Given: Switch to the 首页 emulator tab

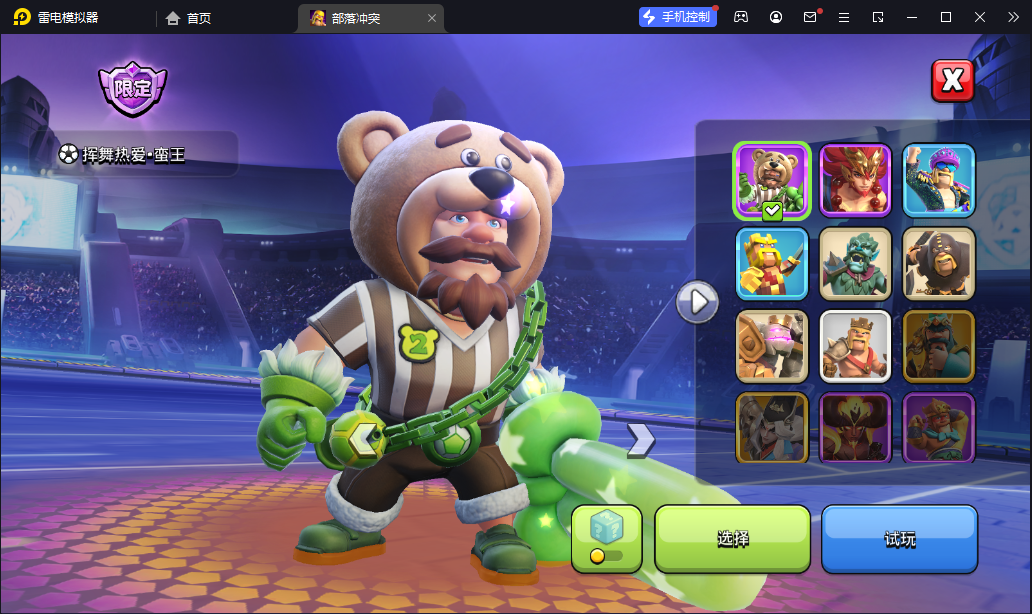Looking at the screenshot, I should (x=188, y=18).
